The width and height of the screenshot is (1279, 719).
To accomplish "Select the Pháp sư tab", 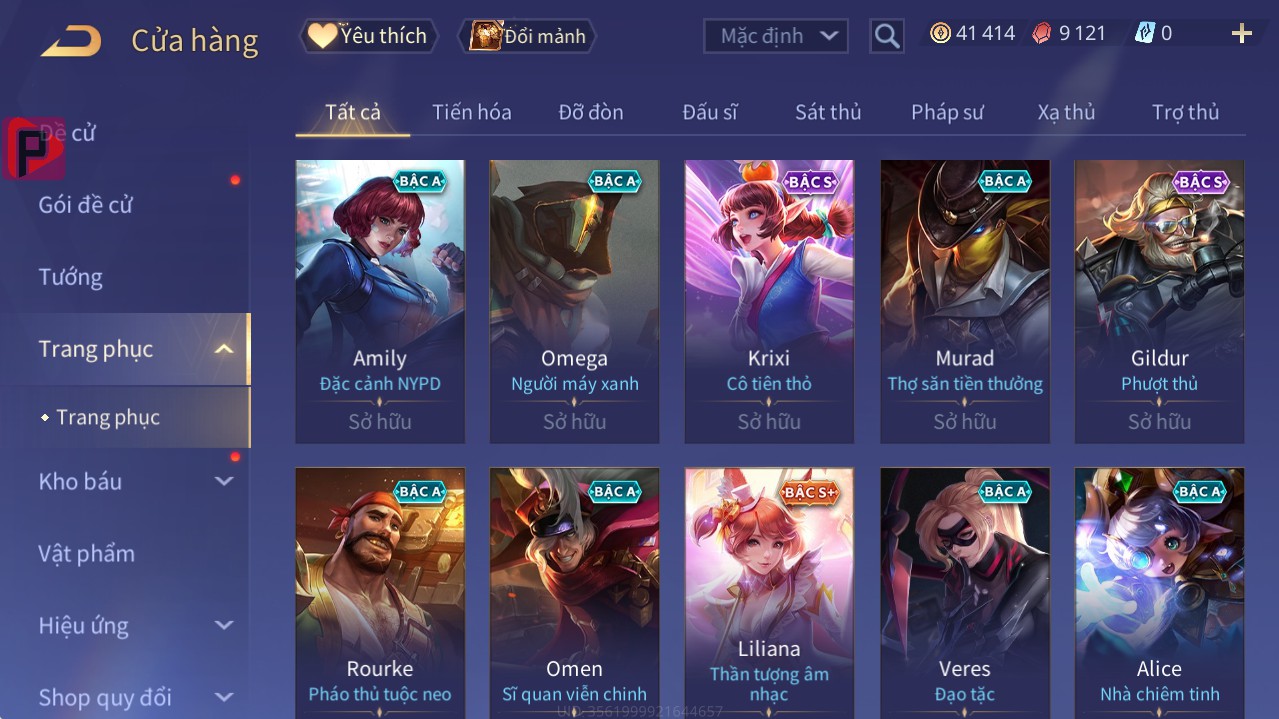I will point(947,112).
